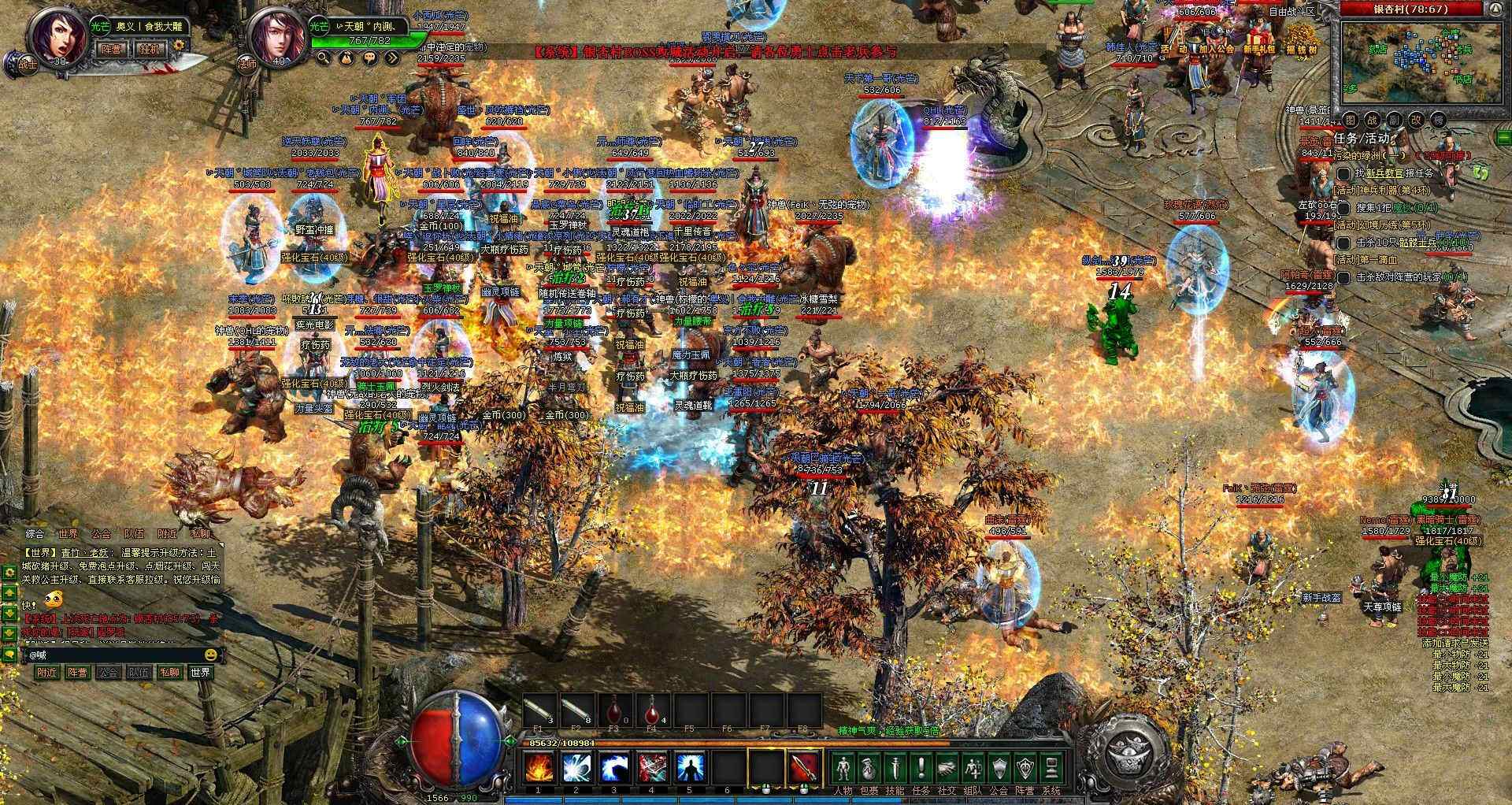The width and height of the screenshot is (1512, 805).
Task: Use the scroll in the F1 slot
Action: tap(539, 711)
